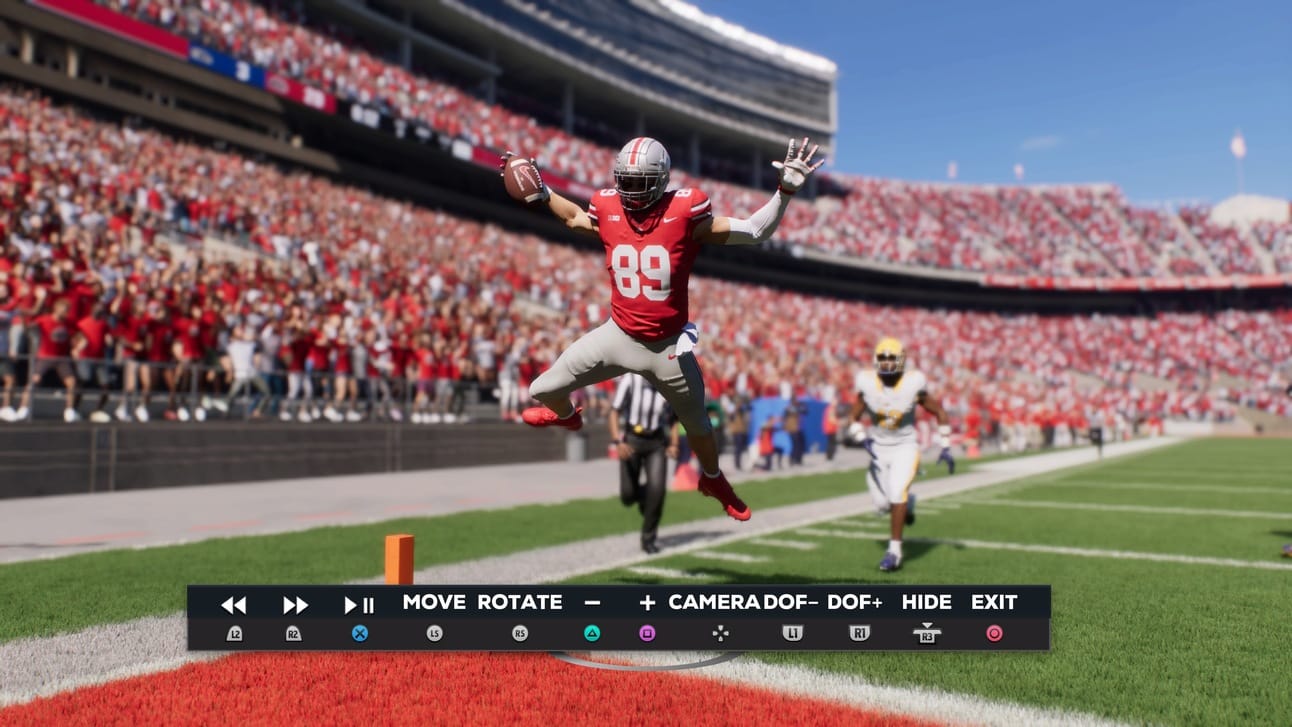The height and width of the screenshot is (727, 1292).
Task: Zoom out with the minus control
Action: pyautogui.click(x=592, y=602)
